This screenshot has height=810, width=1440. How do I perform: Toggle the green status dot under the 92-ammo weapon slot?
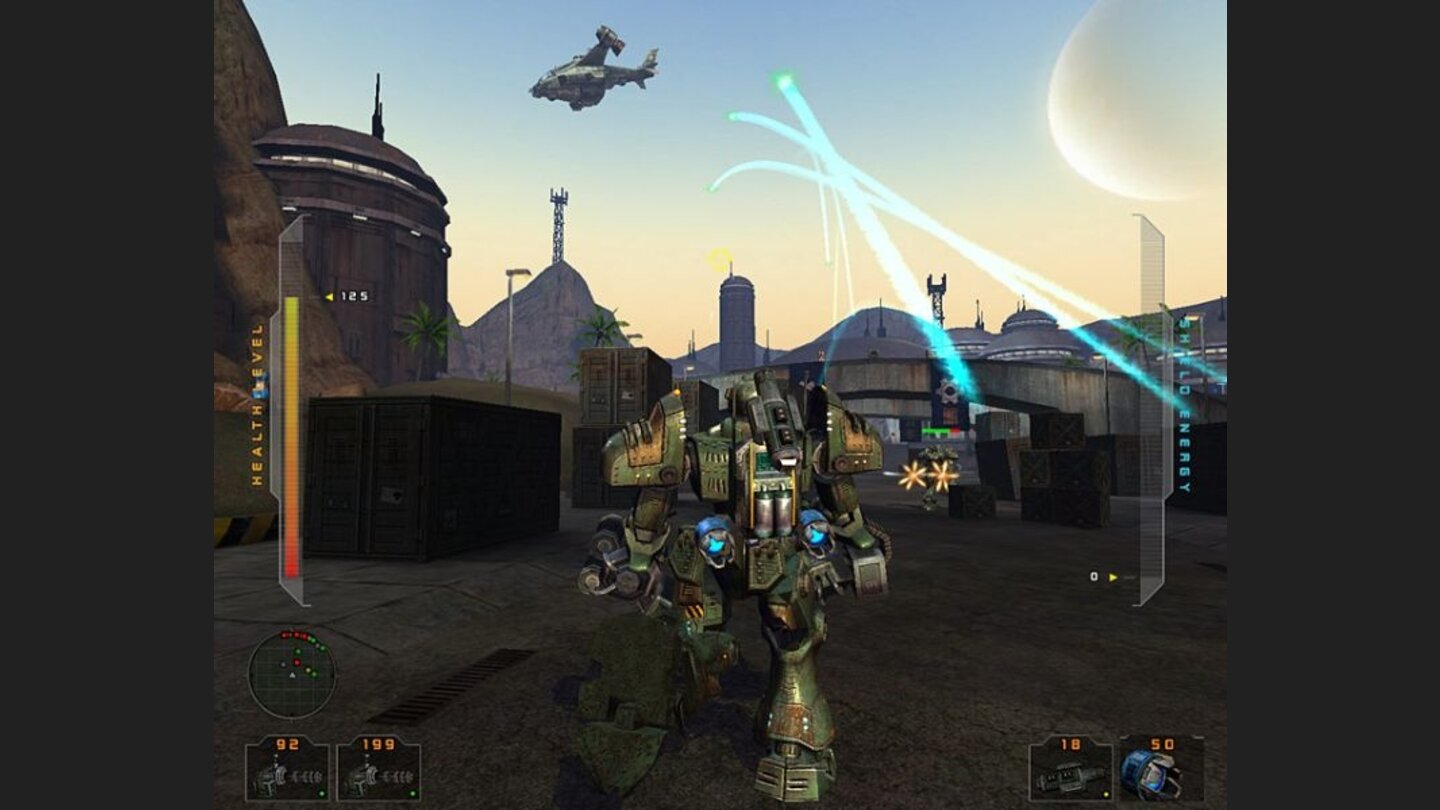321,793
